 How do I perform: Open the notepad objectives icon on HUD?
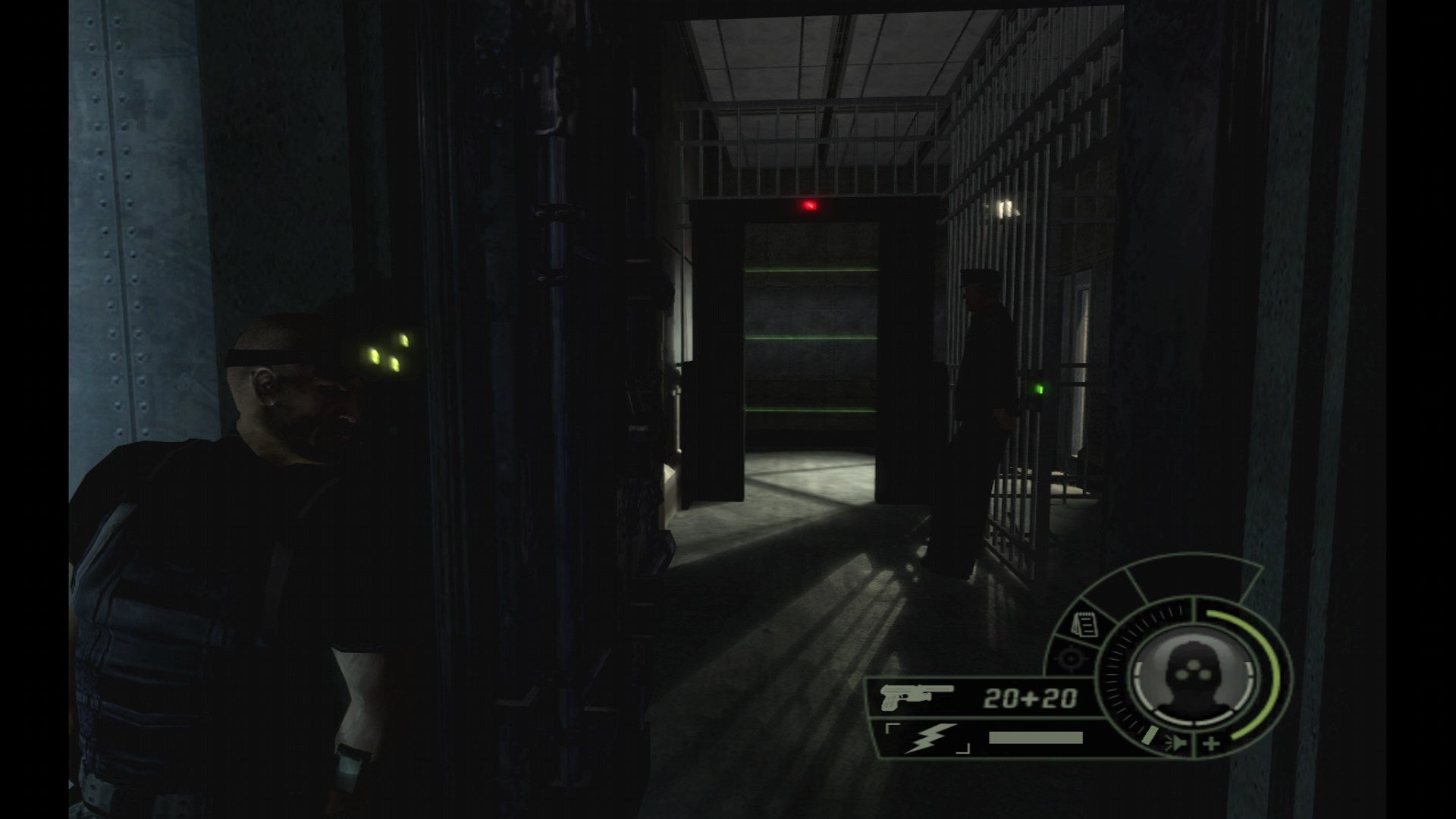1087,626
